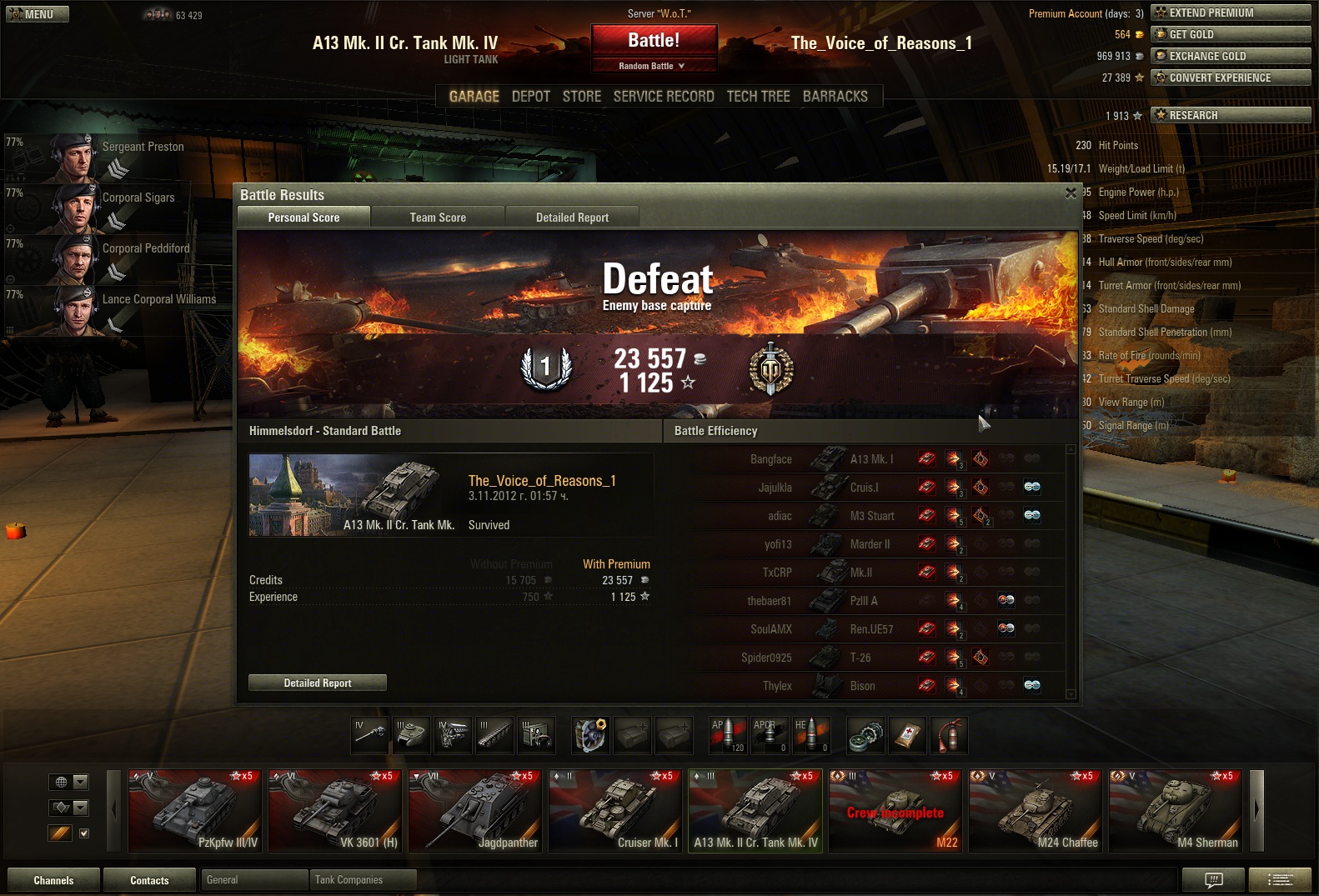Select CONVERT EXPERIENCE

[1230, 78]
